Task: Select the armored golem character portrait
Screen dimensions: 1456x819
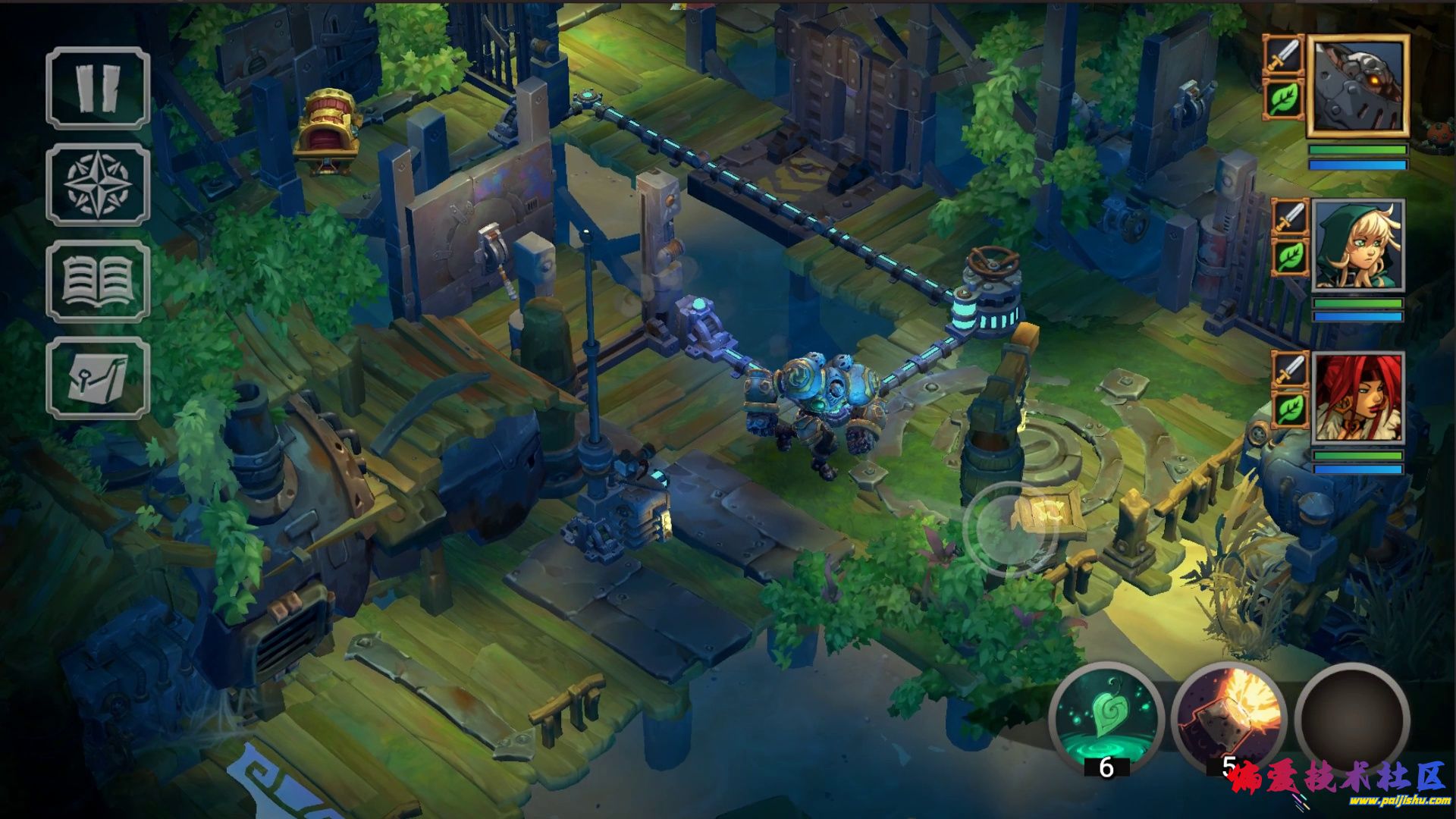Action: point(1357,86)
